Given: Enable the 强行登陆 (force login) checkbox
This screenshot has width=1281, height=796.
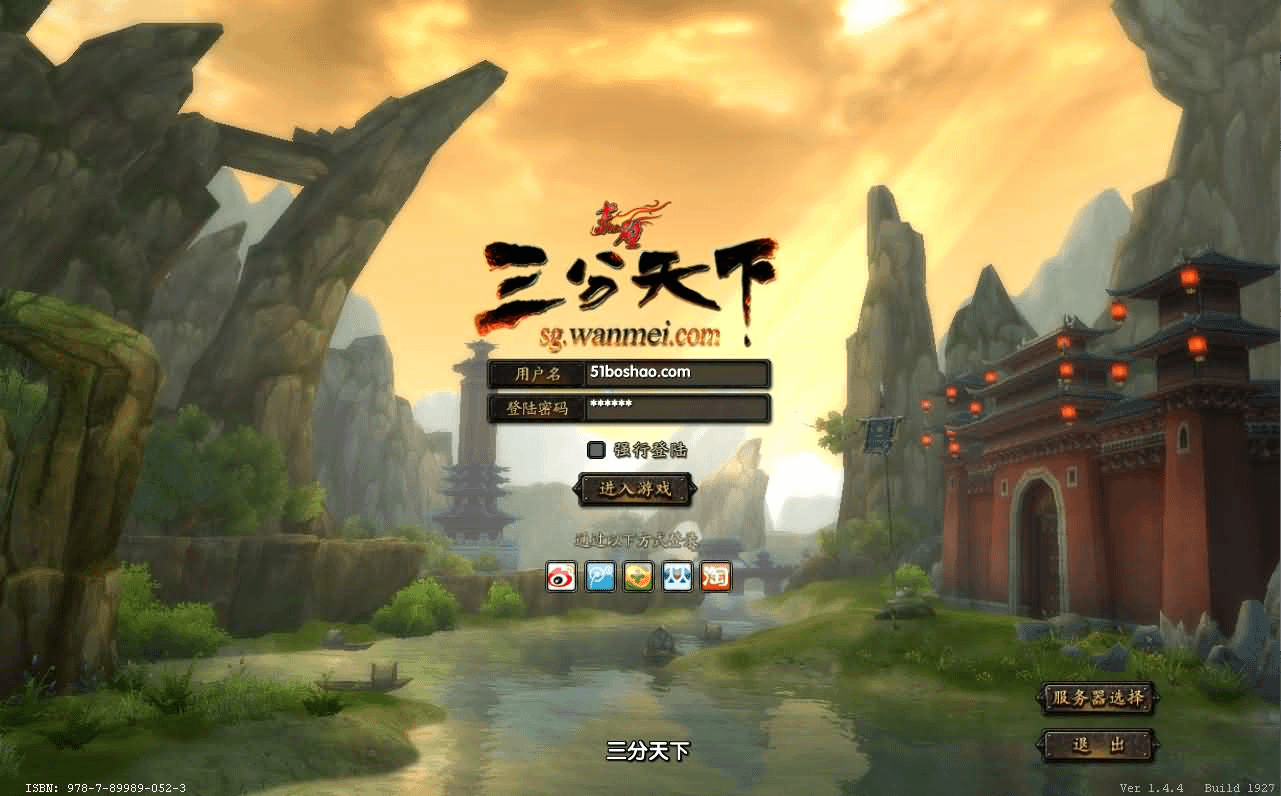Looking at the screenshot, I should pyautogui.click(x=597, y=450).
